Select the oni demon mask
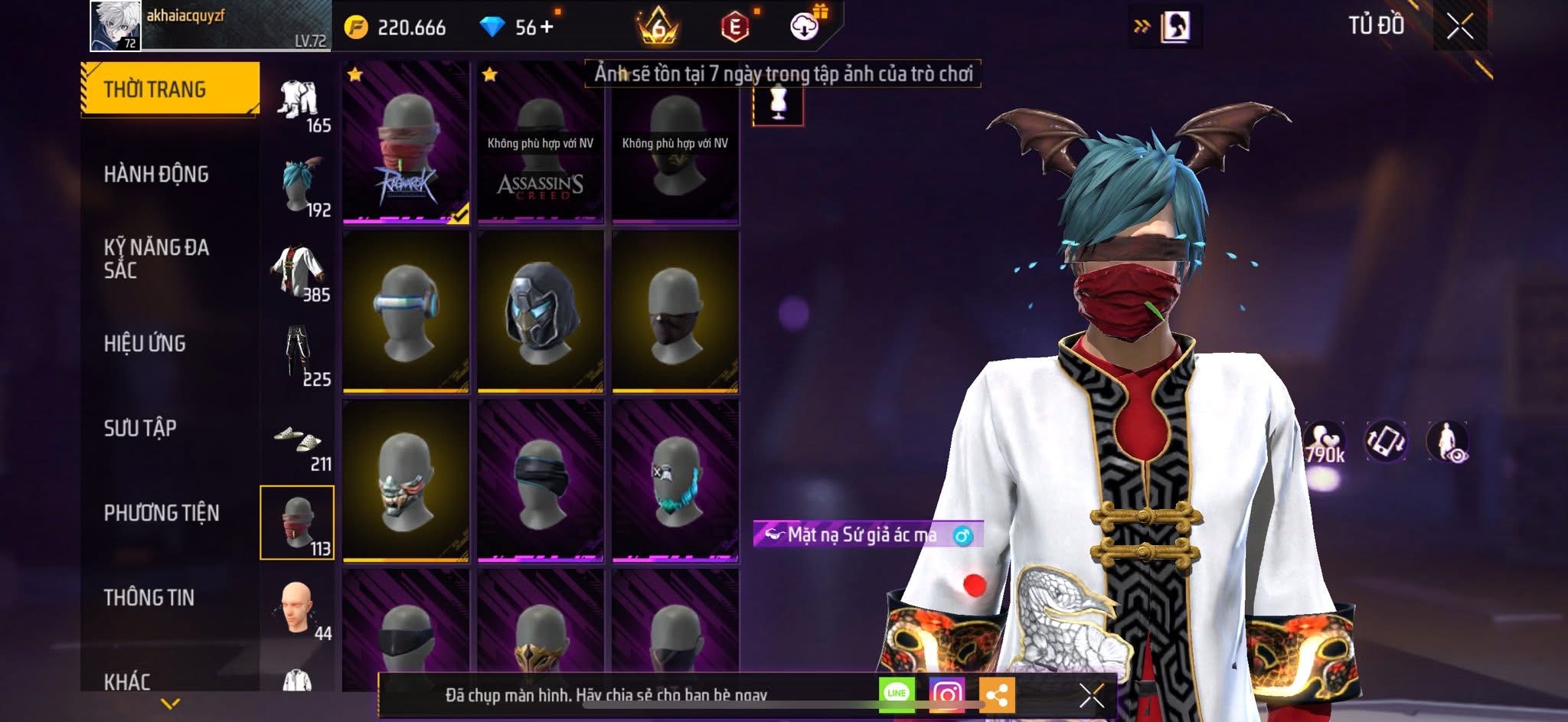1568x722 pixels. pos(406,481)
